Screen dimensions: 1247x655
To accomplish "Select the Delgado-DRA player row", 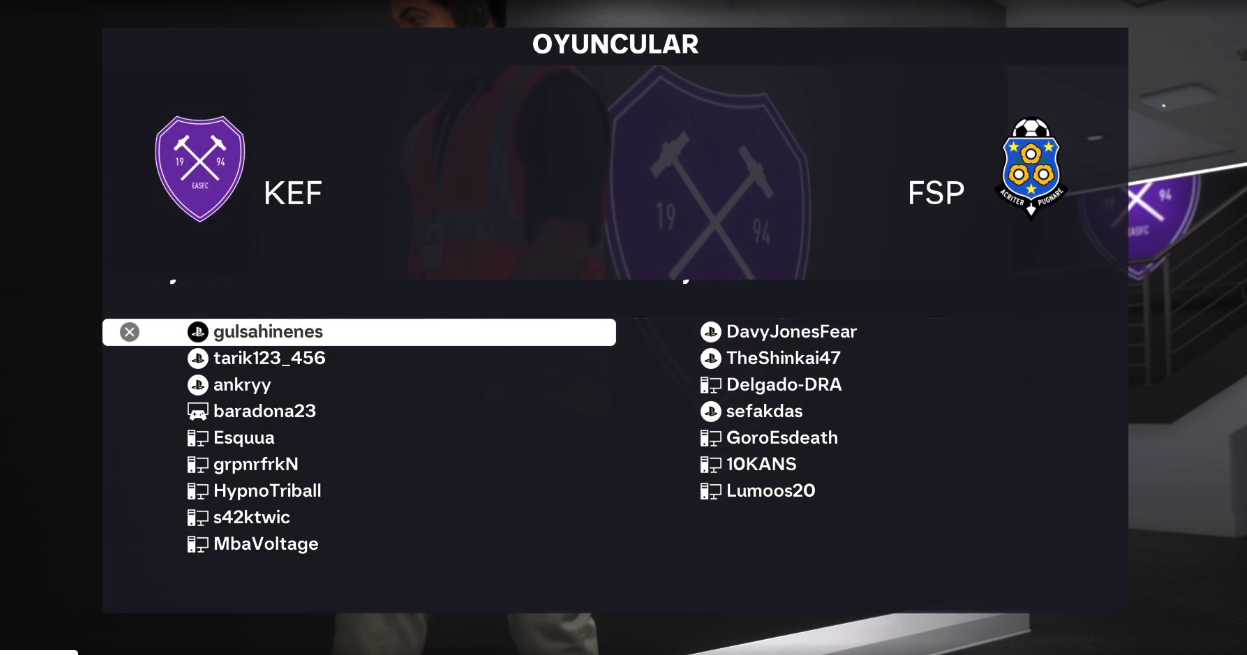I will tap(784, 385).
